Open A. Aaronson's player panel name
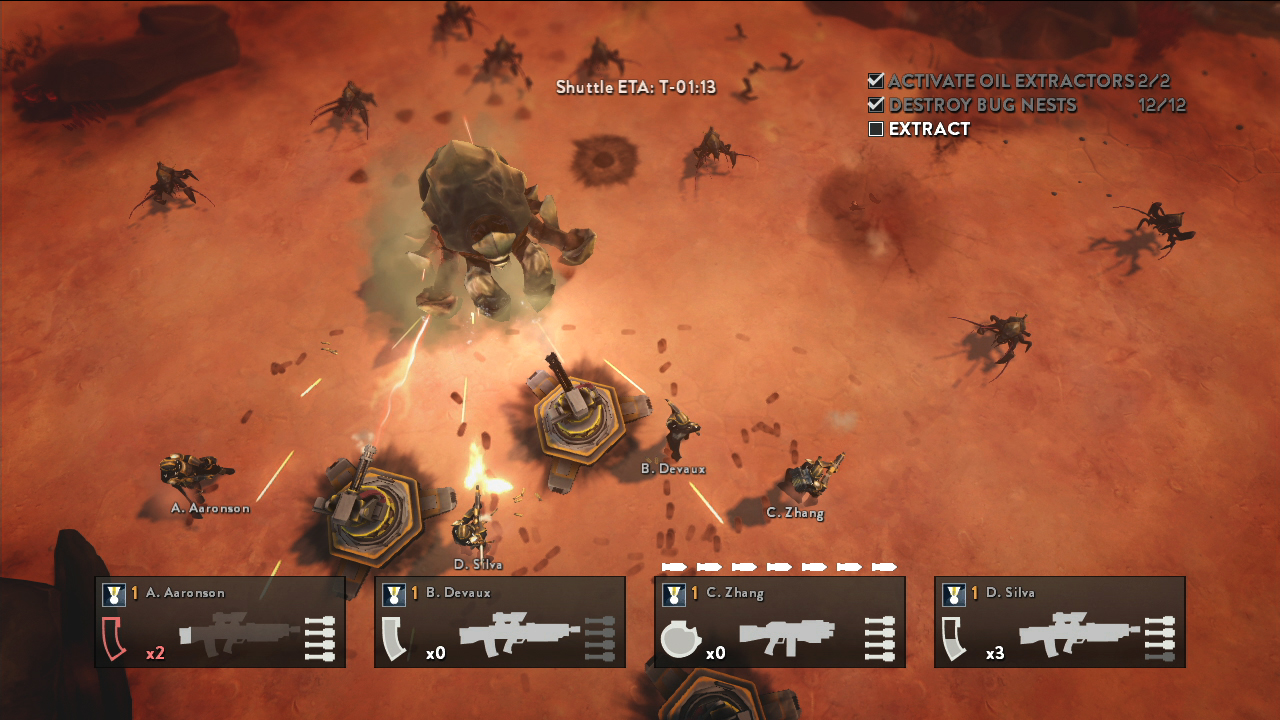This screenshot has height=720, width=1280. 185,593
